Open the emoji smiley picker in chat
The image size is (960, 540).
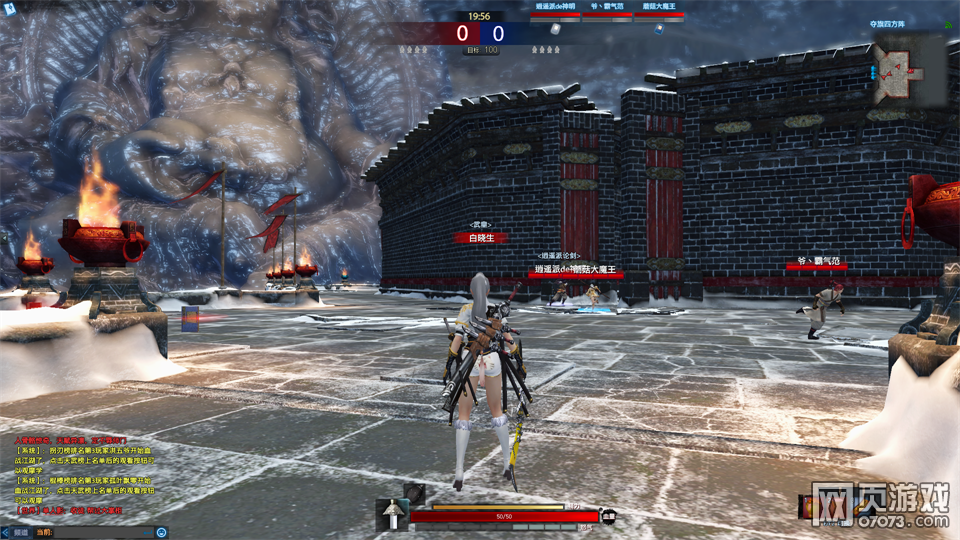(x=162, y=532)
